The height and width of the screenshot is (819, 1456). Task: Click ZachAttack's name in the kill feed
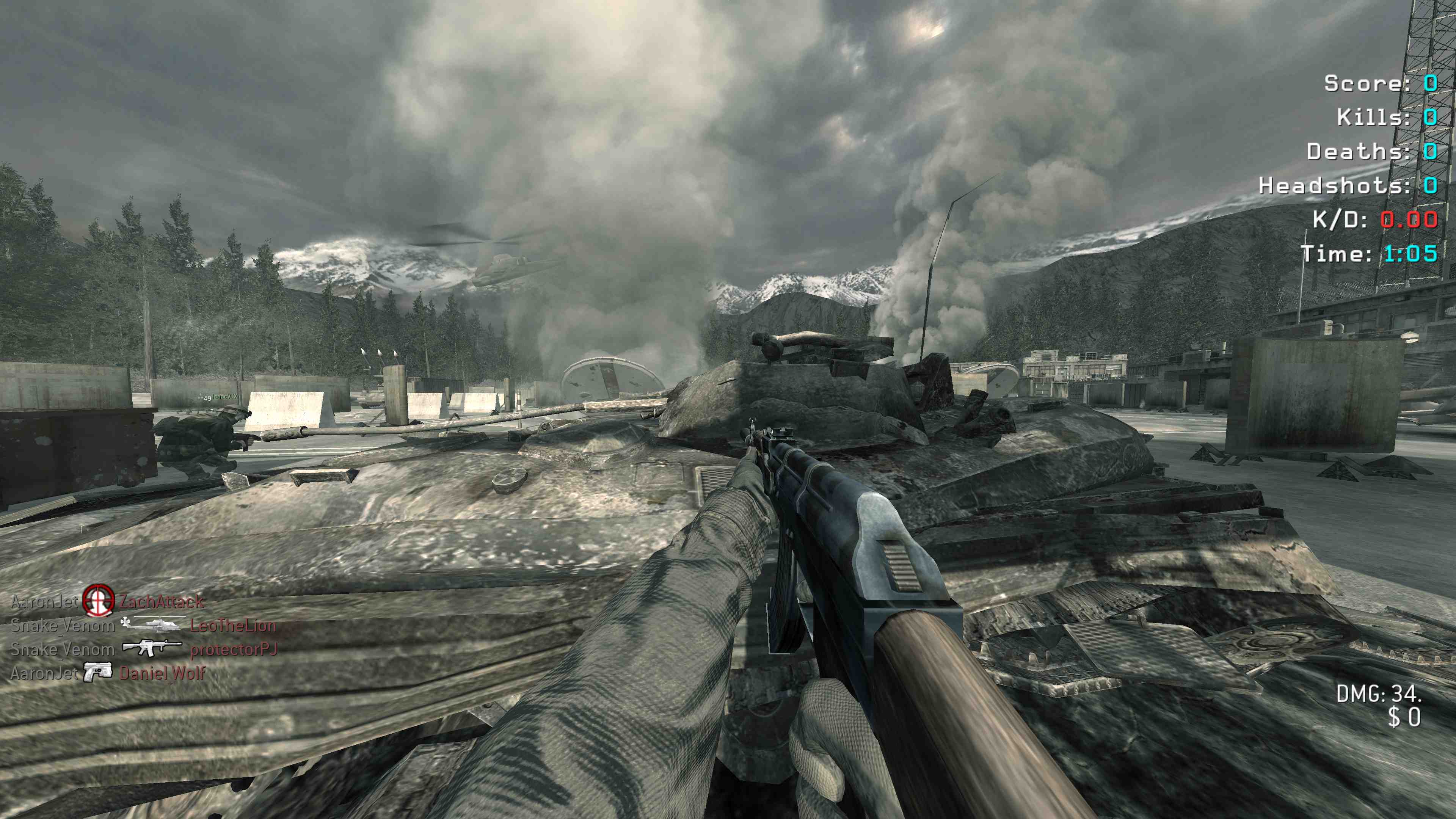(x=162, y=601)
